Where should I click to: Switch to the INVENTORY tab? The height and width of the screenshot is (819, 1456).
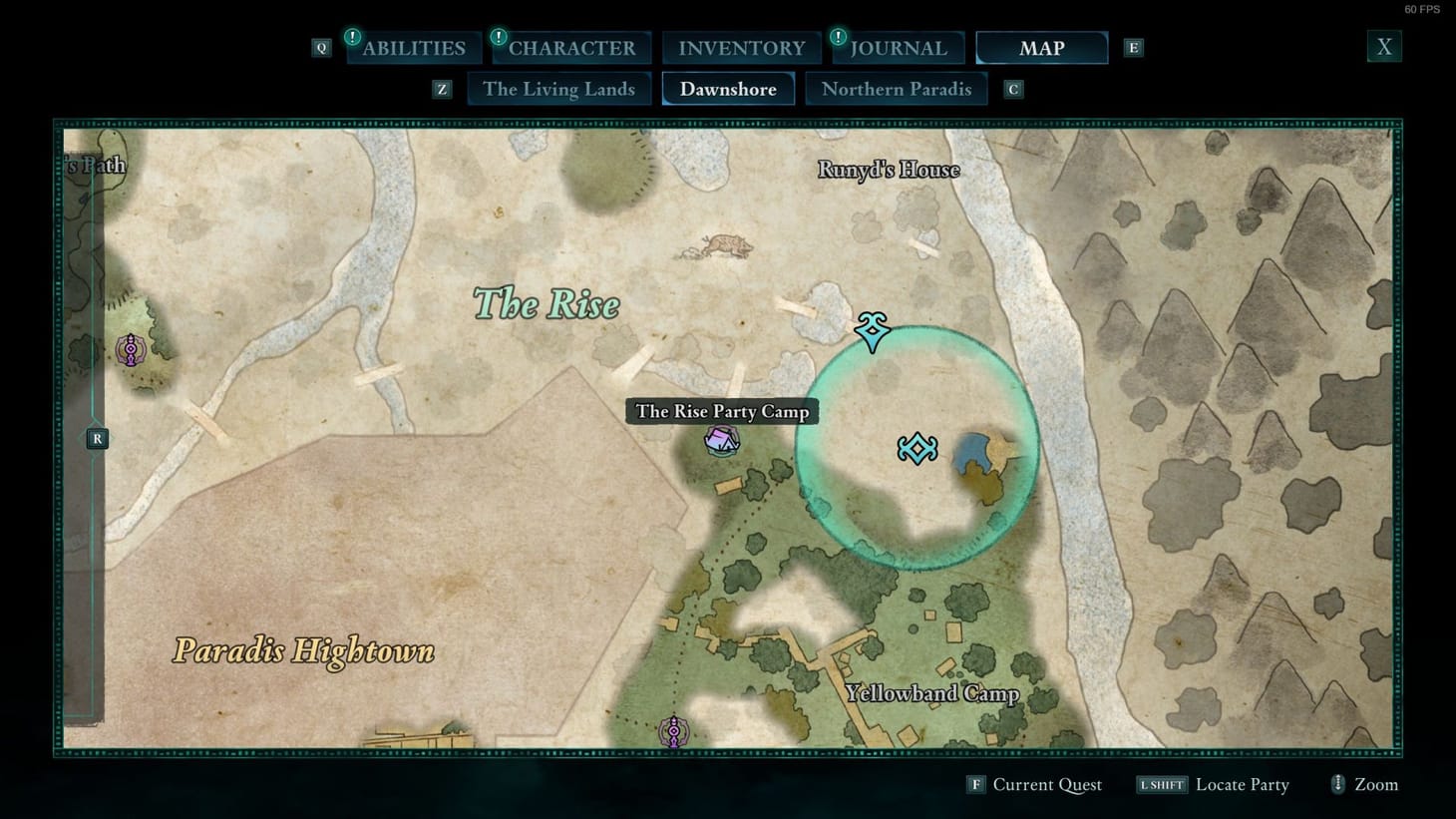coord(741,47)
